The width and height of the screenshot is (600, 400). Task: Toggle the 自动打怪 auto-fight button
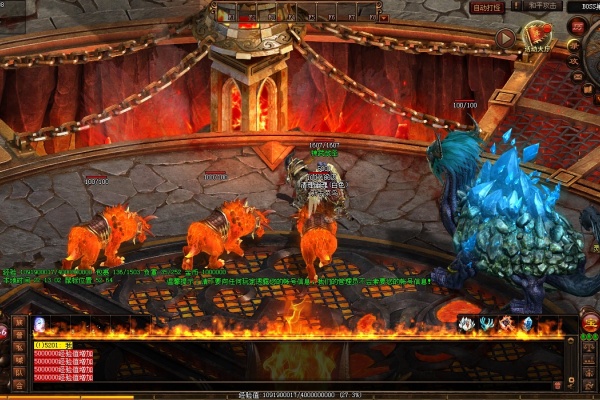click(x=489, y=6)
